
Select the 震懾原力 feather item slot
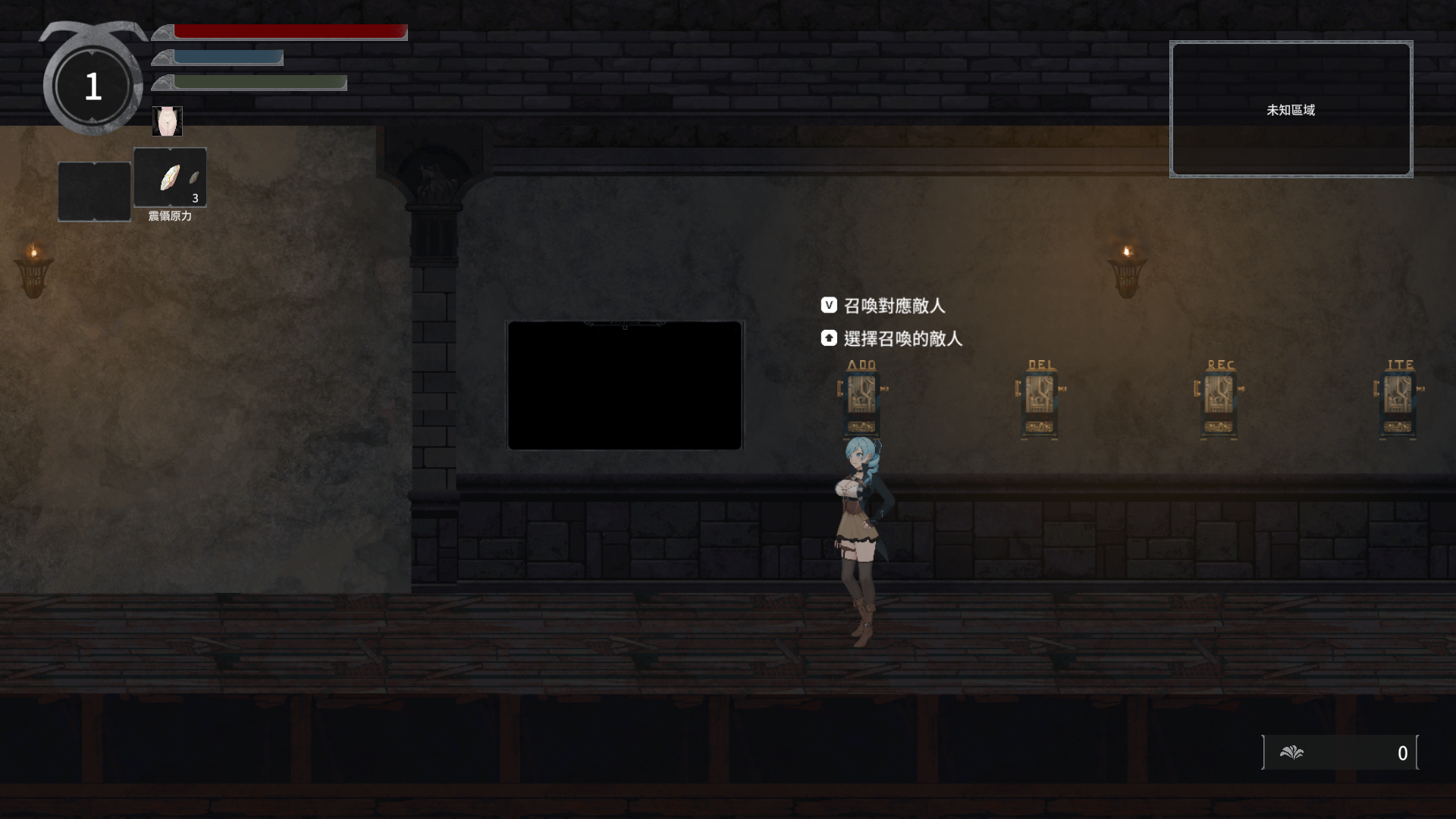click(170, 177)
